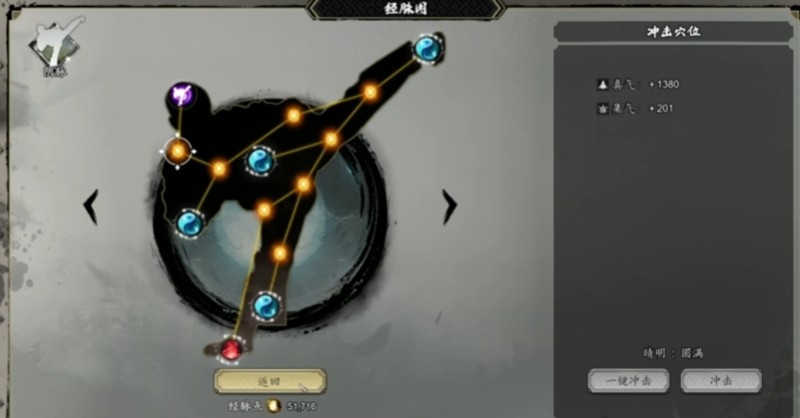Select the blue yin-yang node at the raised foot tip

(x=428, y=48)
